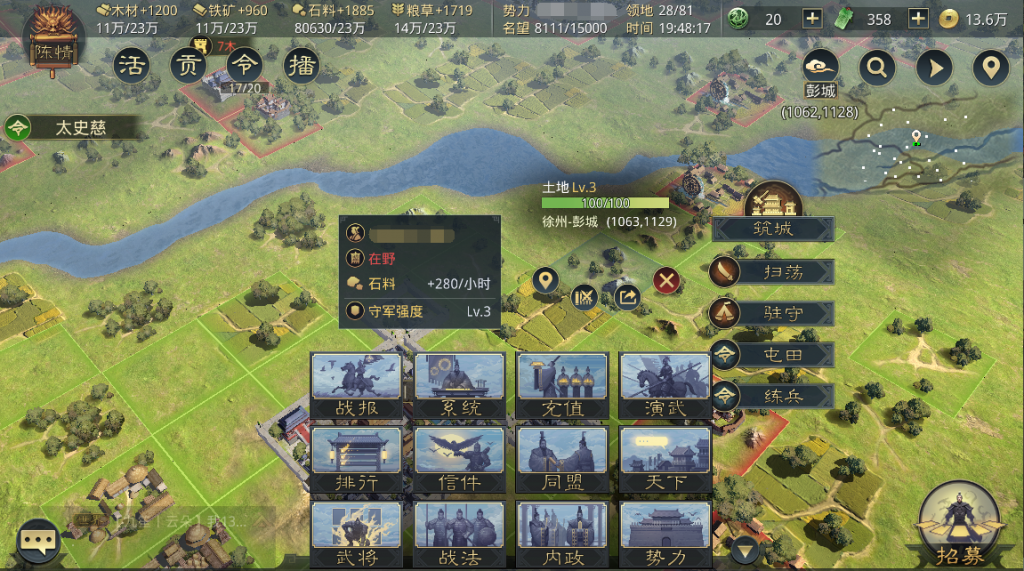Open the 信件 mail menu

point(460,460)
